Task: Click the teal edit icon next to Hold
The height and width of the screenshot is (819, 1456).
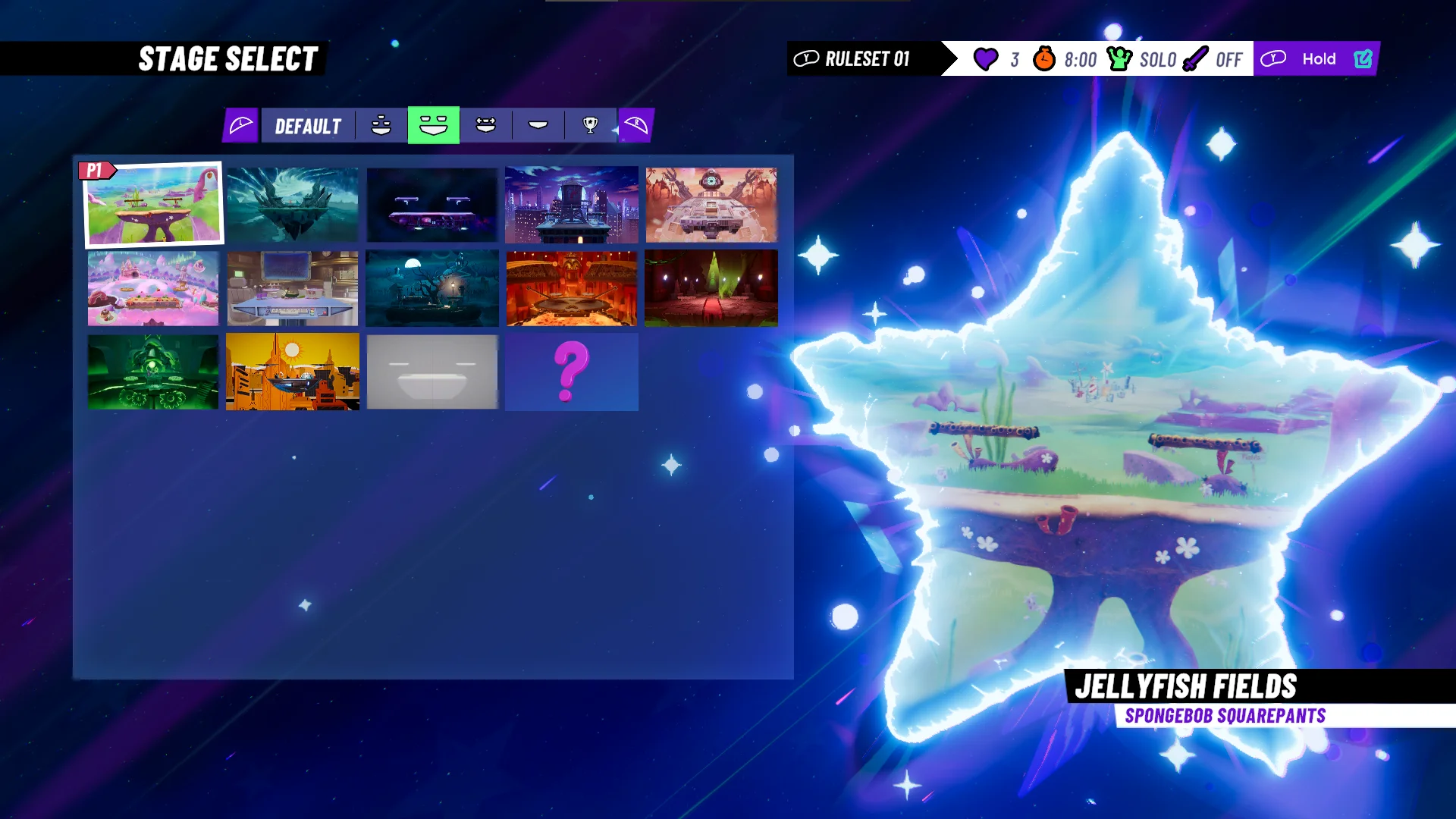Action: (1363, 58)
